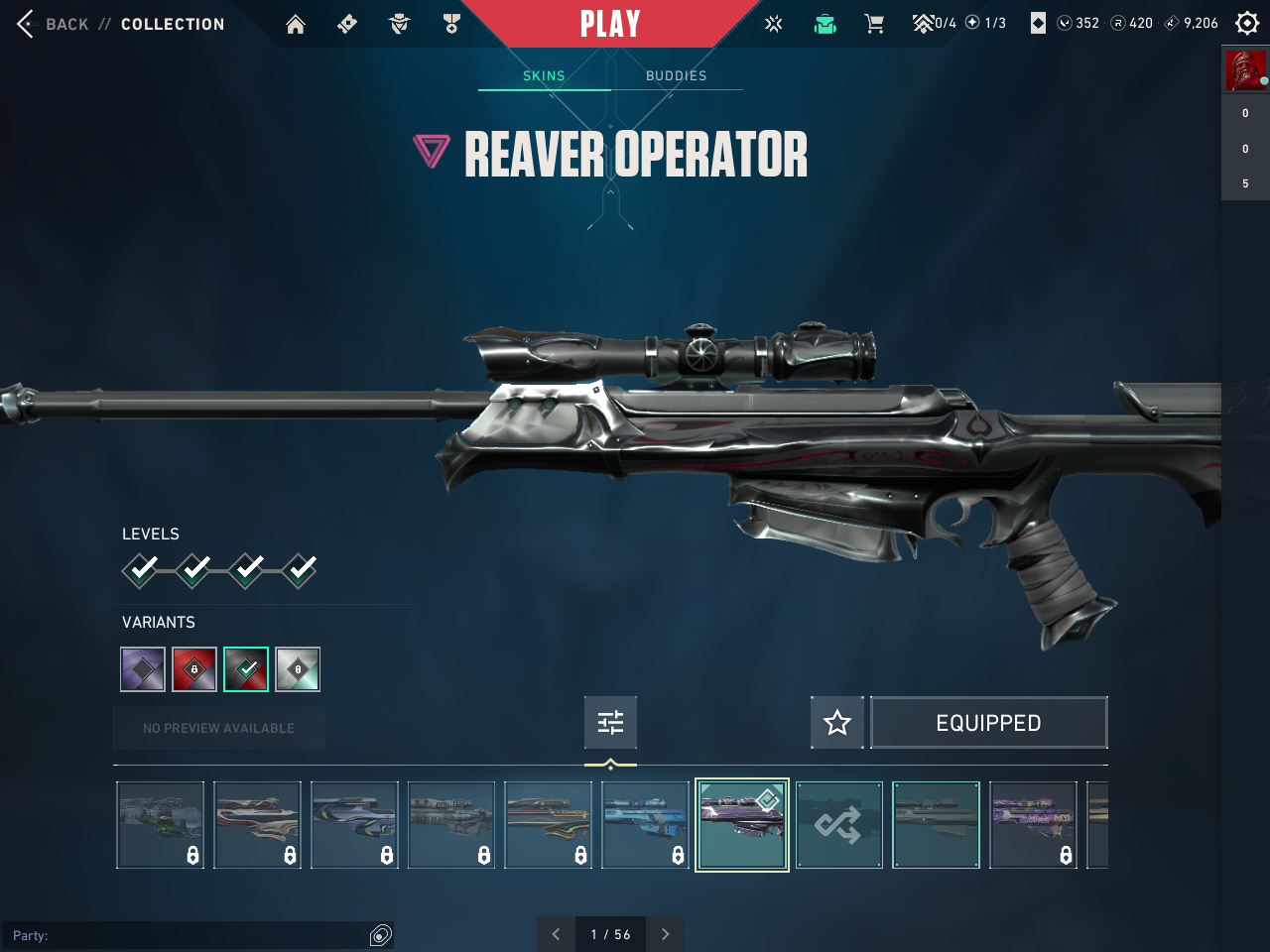
Task: Open the home screen icon
Action: pyautogui.click(x=296, y=24)
